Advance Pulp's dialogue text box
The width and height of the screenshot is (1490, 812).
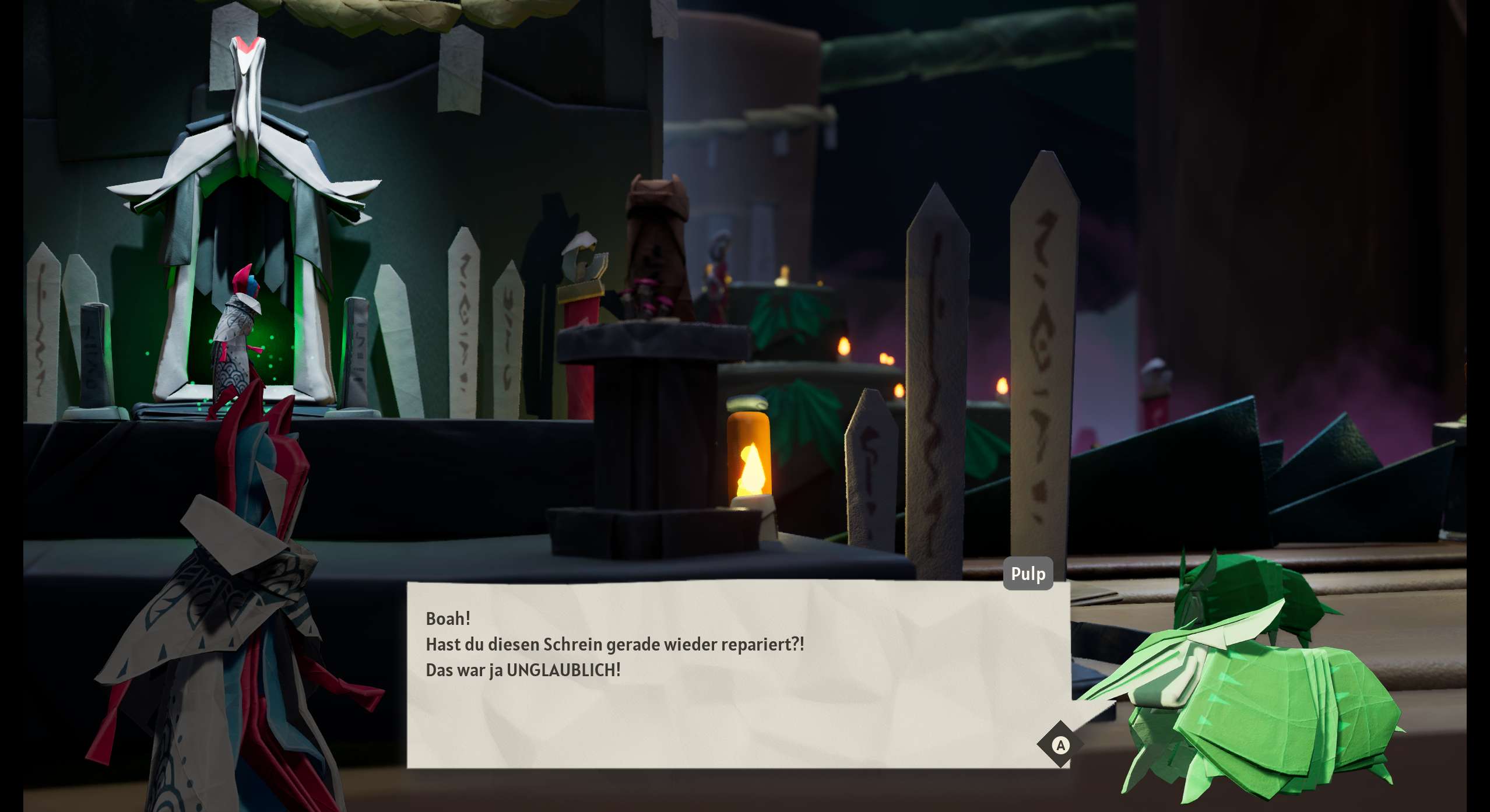1060,744
